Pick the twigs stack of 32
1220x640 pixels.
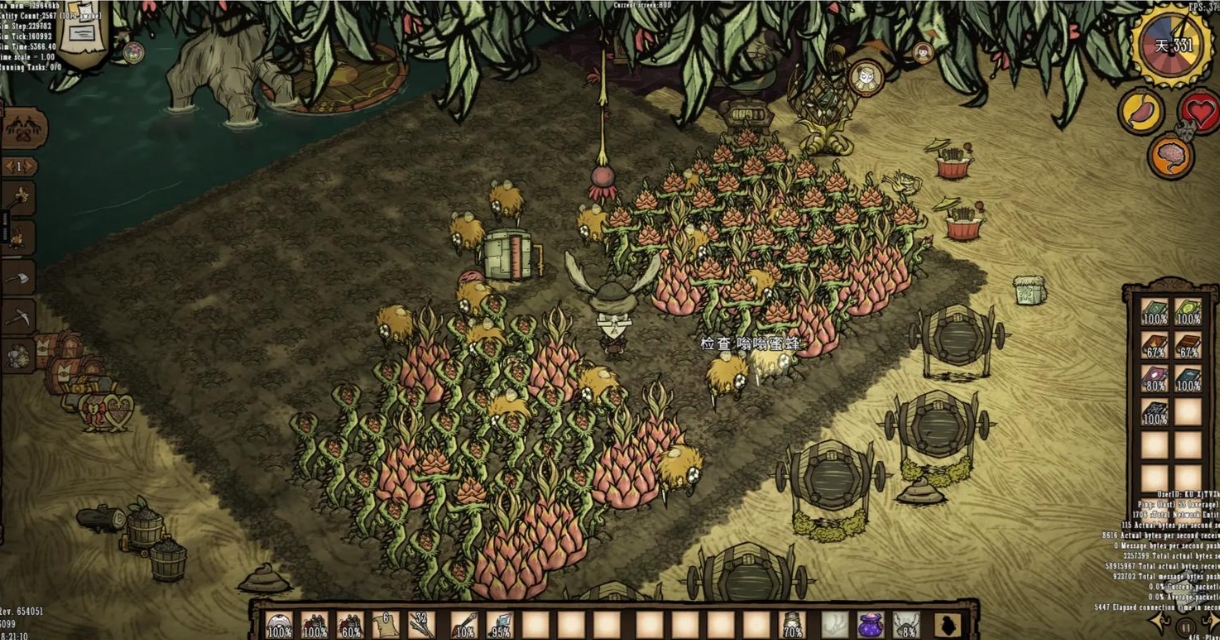(x=421, y=625)
